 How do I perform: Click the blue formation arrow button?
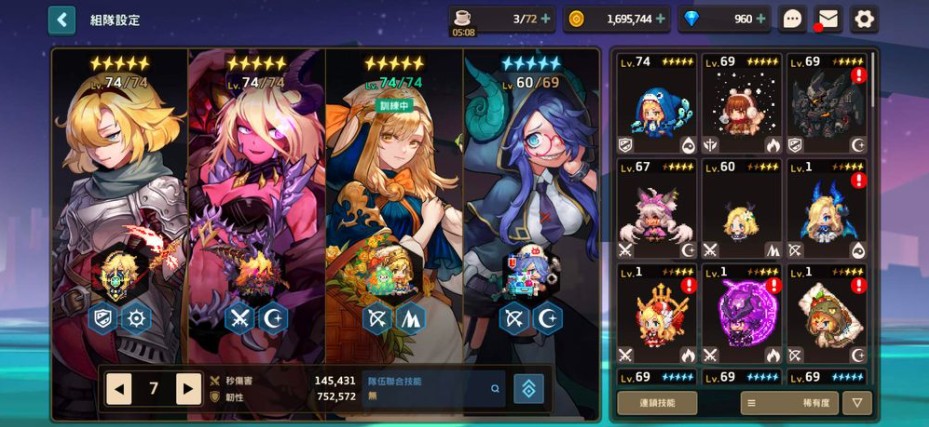point(529,389)
